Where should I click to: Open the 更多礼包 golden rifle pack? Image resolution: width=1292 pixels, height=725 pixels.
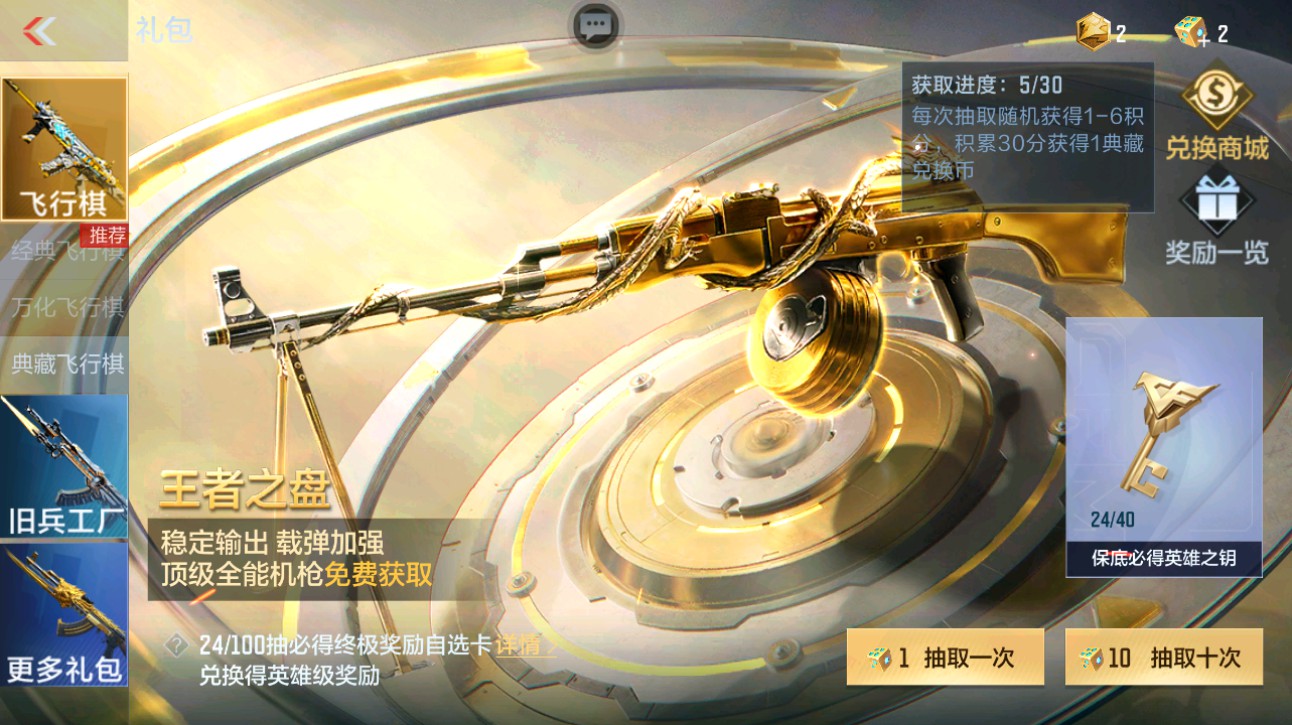click(x=63, y=620)
